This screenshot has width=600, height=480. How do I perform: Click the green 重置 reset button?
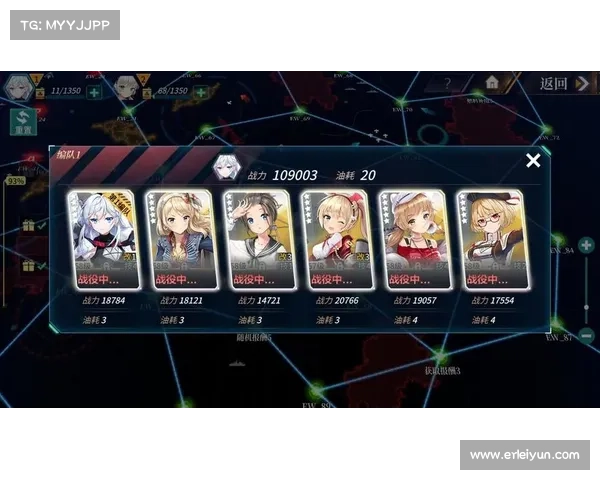[22, 122]
